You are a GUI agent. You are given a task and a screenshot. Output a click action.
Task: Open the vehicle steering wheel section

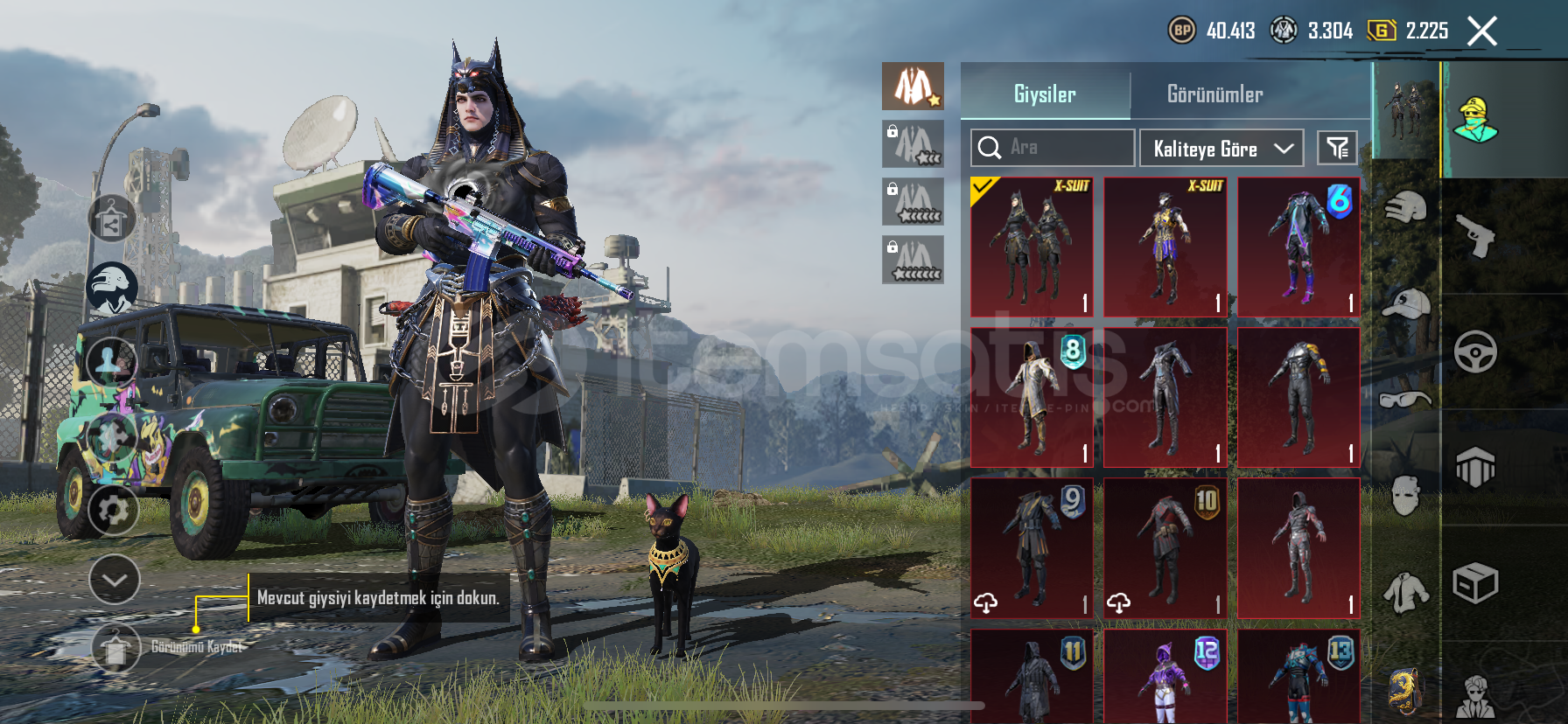pos(1475,352)
